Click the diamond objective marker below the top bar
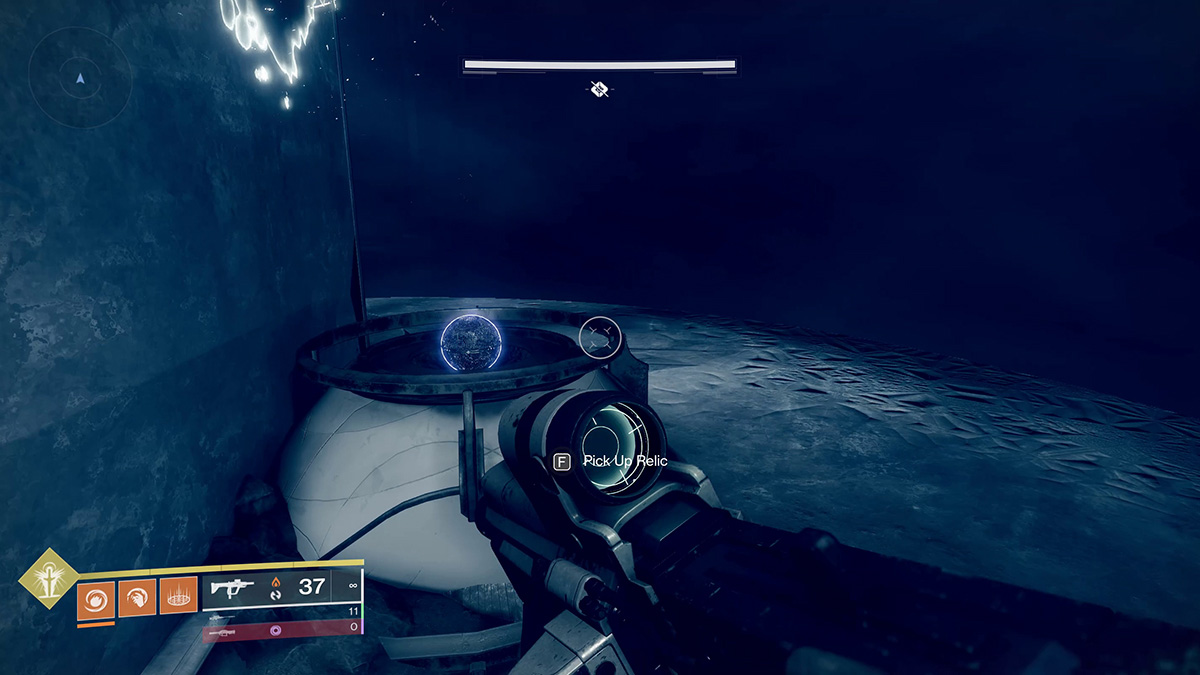Screen dimensions: 1200x675 click(x=598, y=90)
